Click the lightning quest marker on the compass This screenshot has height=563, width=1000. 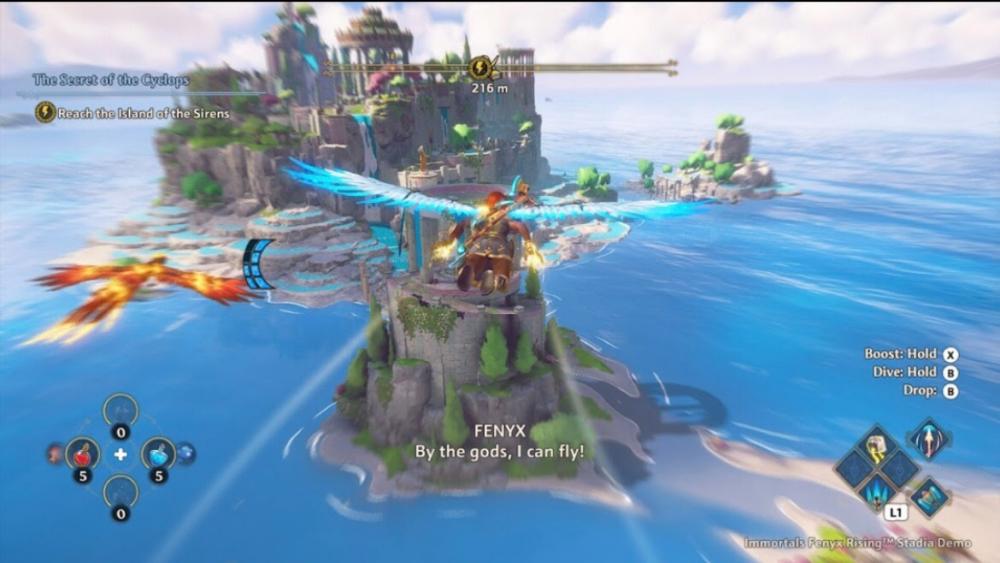(481, 68)
